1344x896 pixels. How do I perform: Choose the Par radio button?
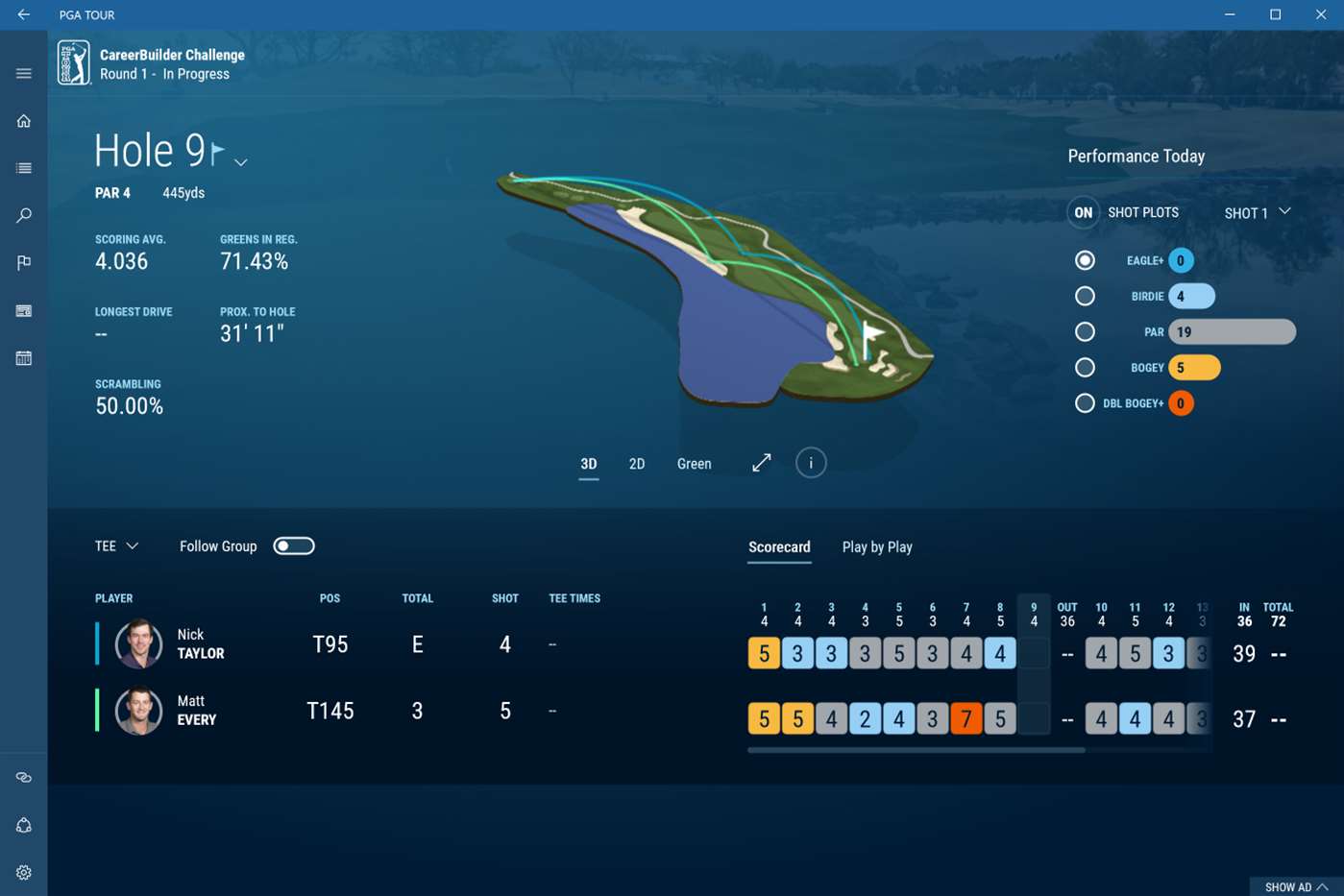(1085, 332)
